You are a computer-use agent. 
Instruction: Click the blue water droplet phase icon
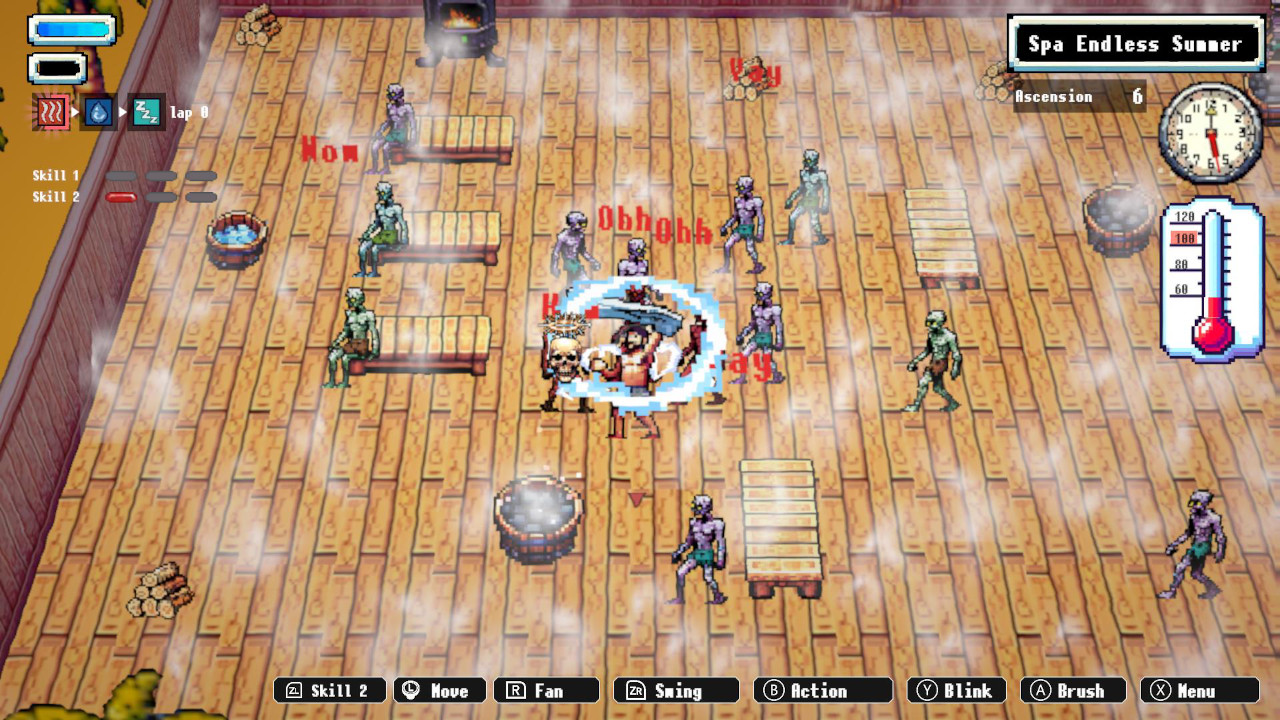98,111
